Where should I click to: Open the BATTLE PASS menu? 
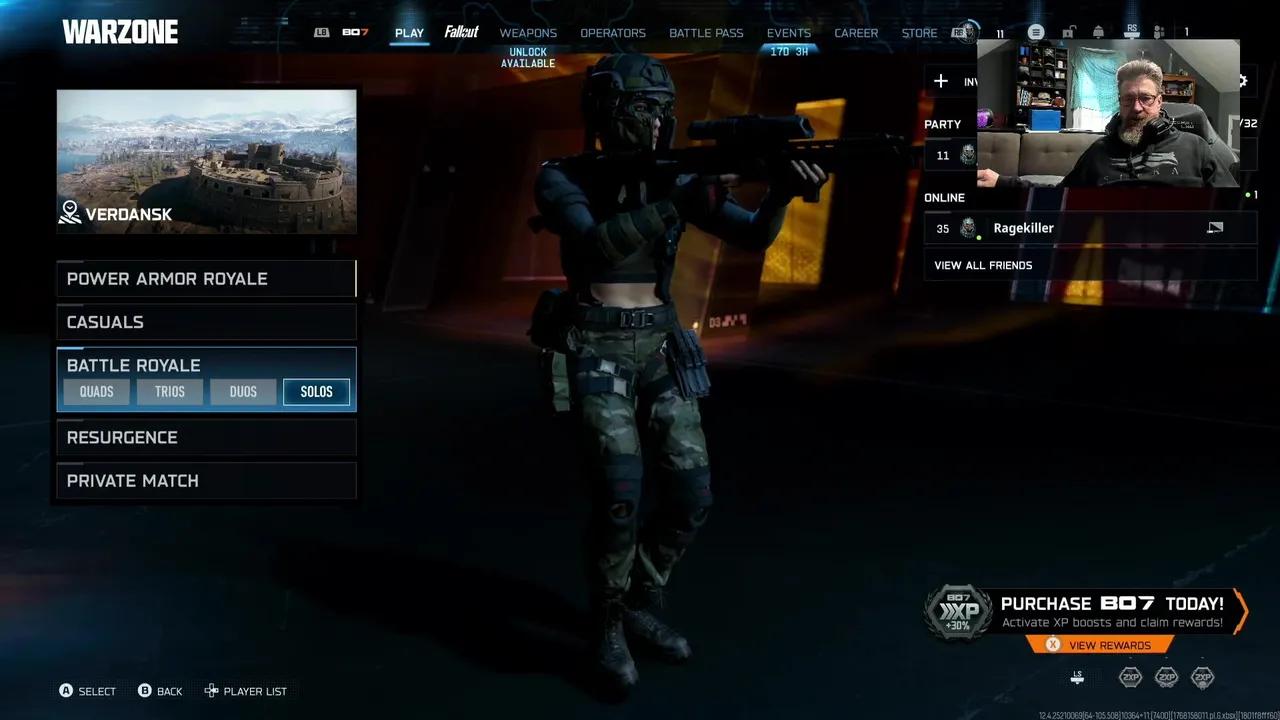pyautogui.click(x=706, y=33)
